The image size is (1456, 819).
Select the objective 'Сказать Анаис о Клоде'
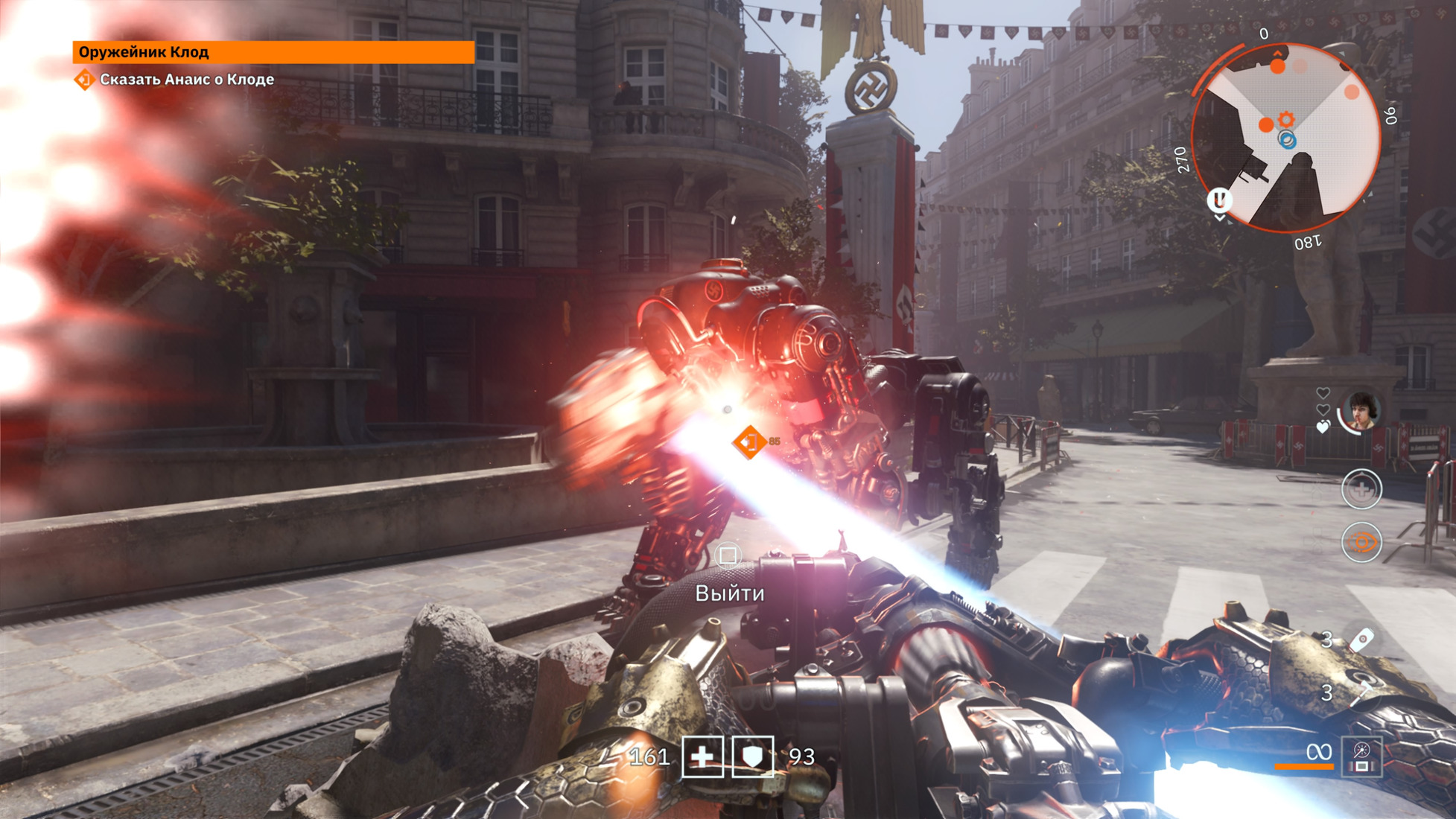pos(186,80)
